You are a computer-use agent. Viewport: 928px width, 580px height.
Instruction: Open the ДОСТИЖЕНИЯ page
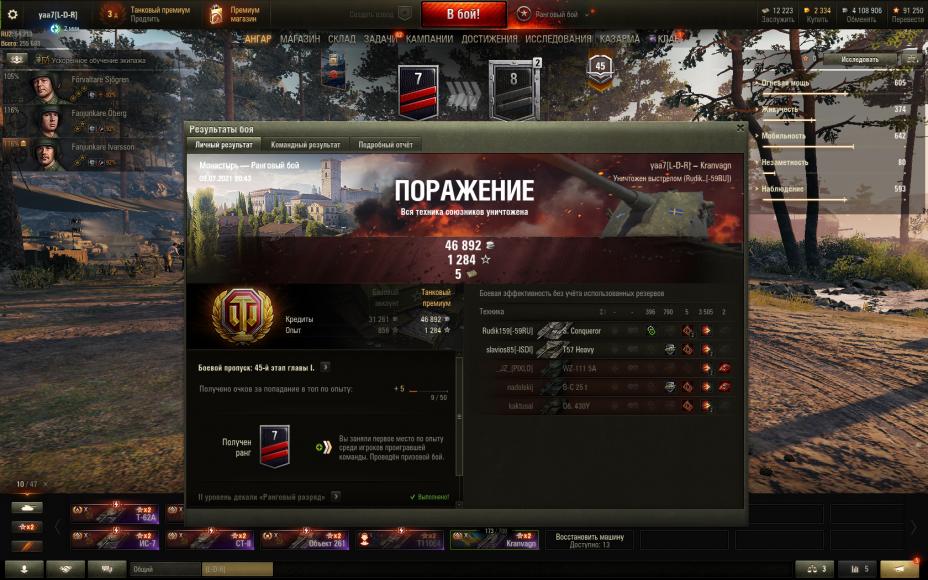489,39
